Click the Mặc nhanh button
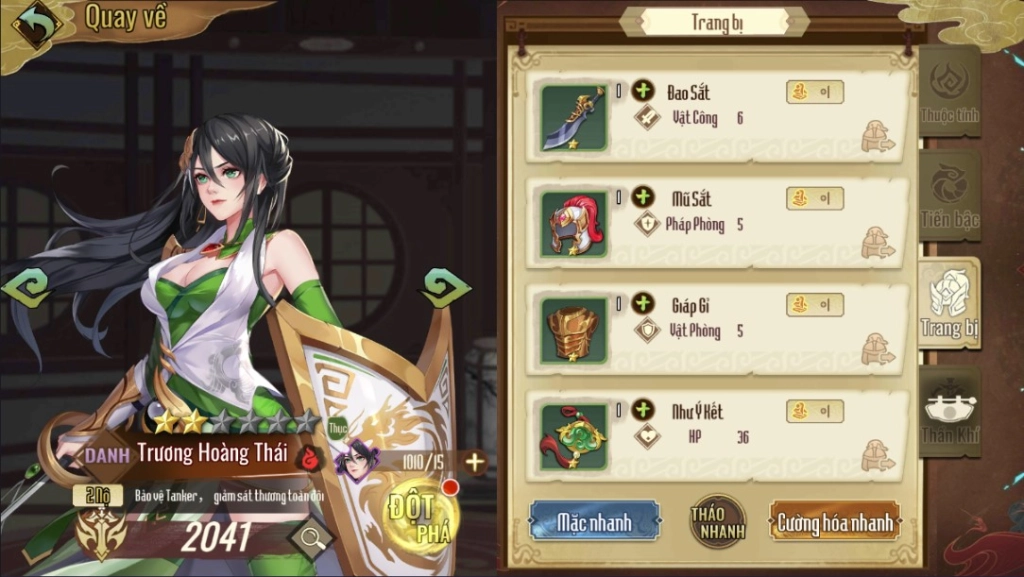This screenshot has height=577, width=1024. (x=594, y=522)
